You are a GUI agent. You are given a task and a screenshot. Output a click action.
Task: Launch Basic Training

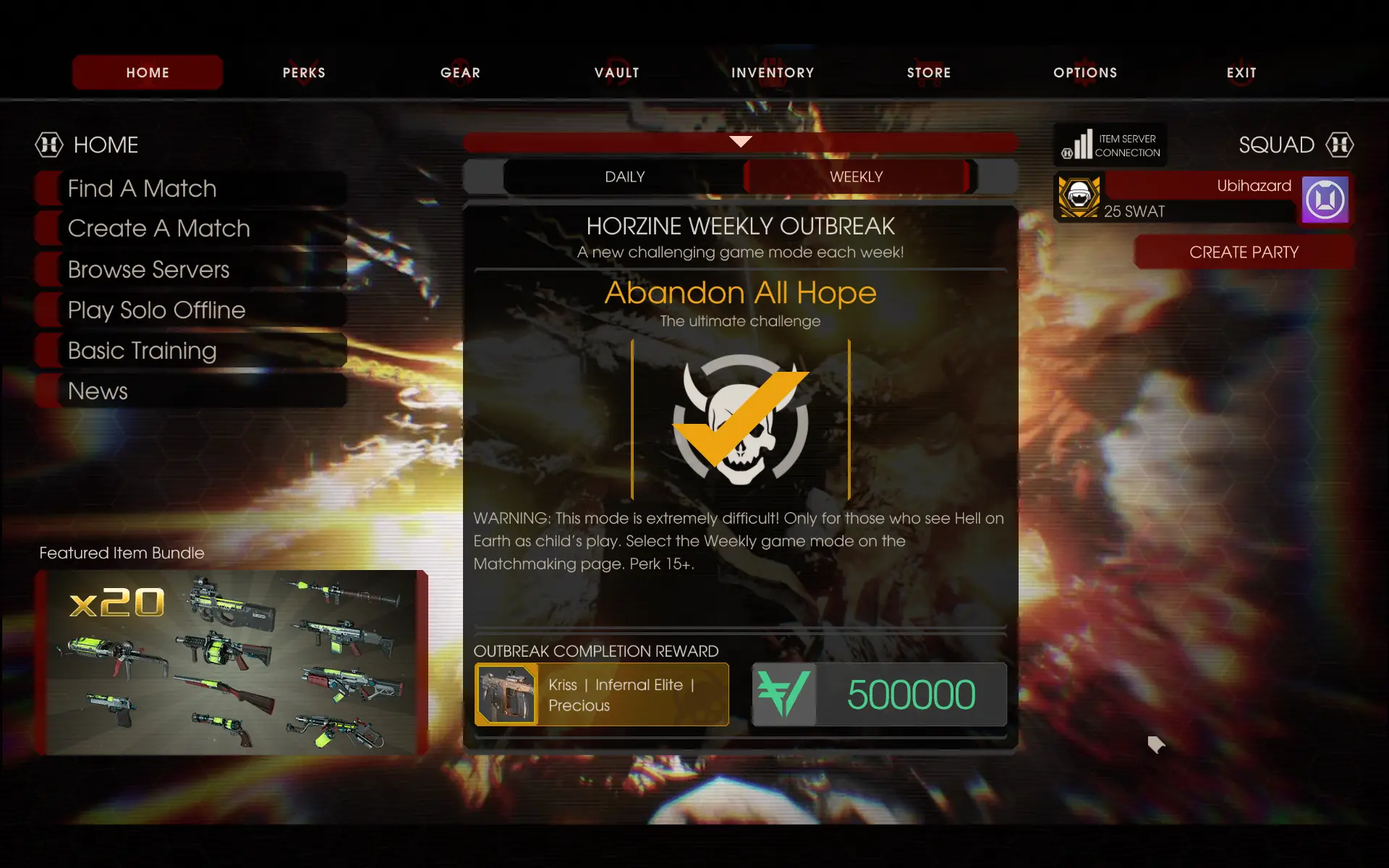tap(142, 351)
